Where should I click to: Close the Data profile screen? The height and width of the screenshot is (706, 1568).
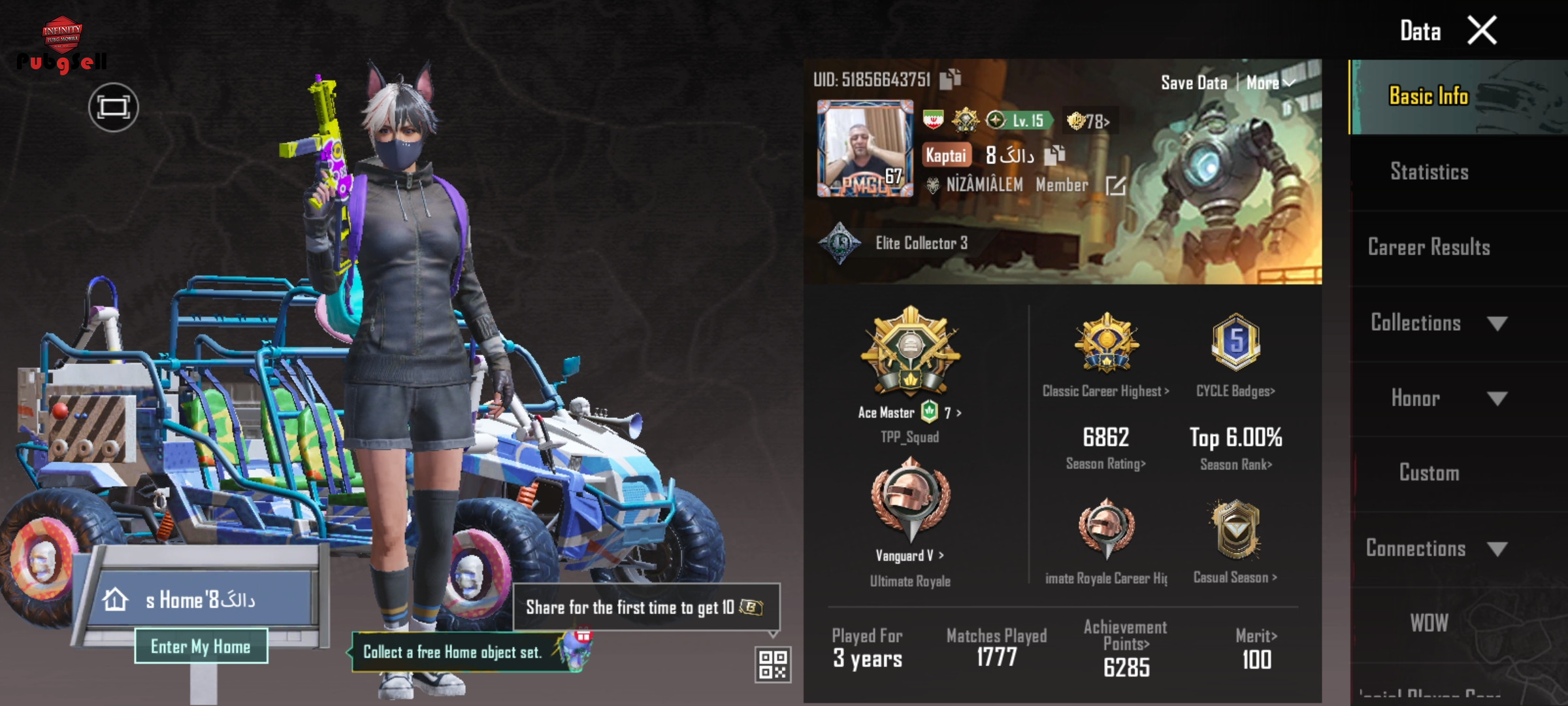1482,31
